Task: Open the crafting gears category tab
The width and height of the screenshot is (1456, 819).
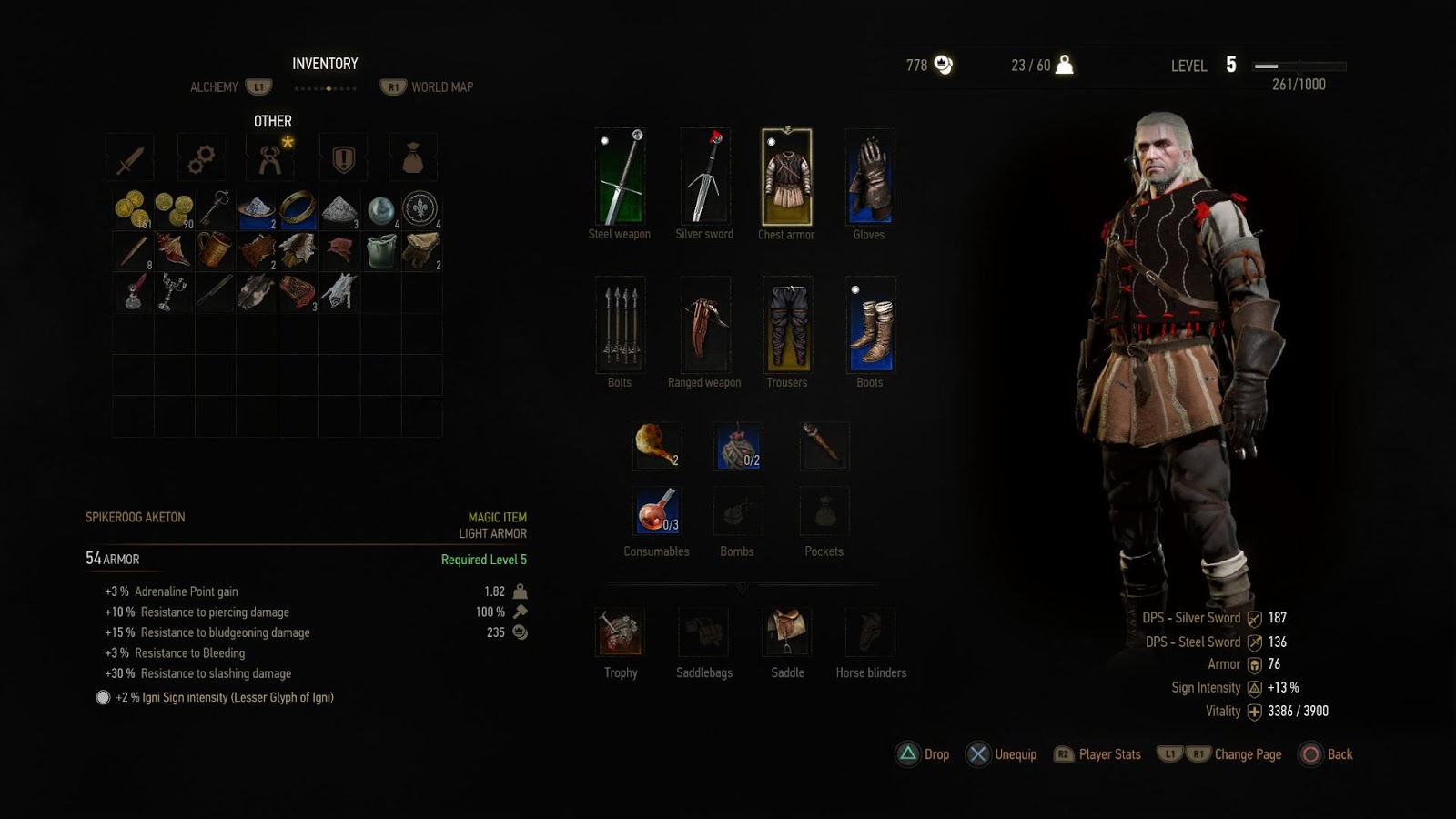Action: coord(201,158)
